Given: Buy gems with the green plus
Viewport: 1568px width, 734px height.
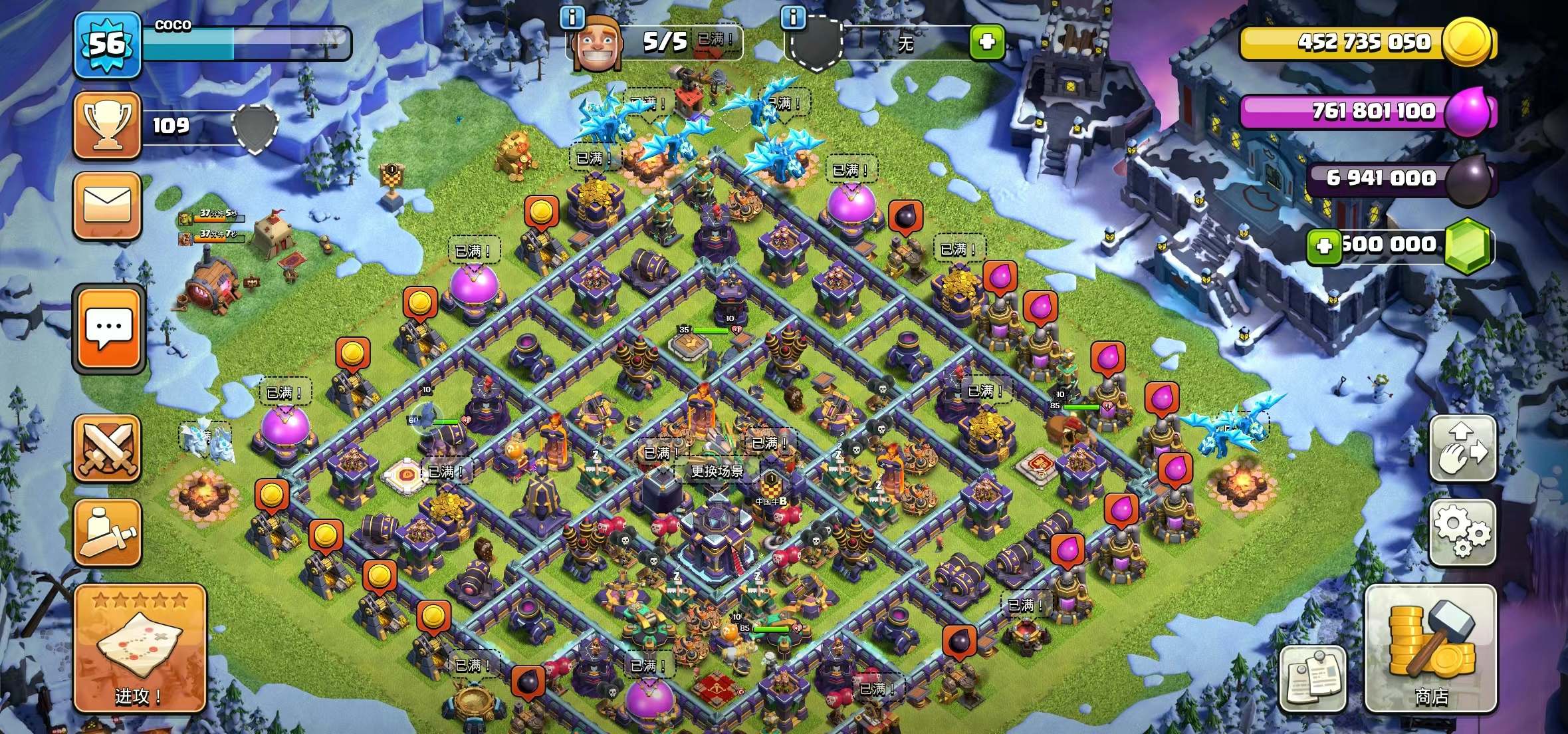Looking at the screenshot, I should (1323, 246).
